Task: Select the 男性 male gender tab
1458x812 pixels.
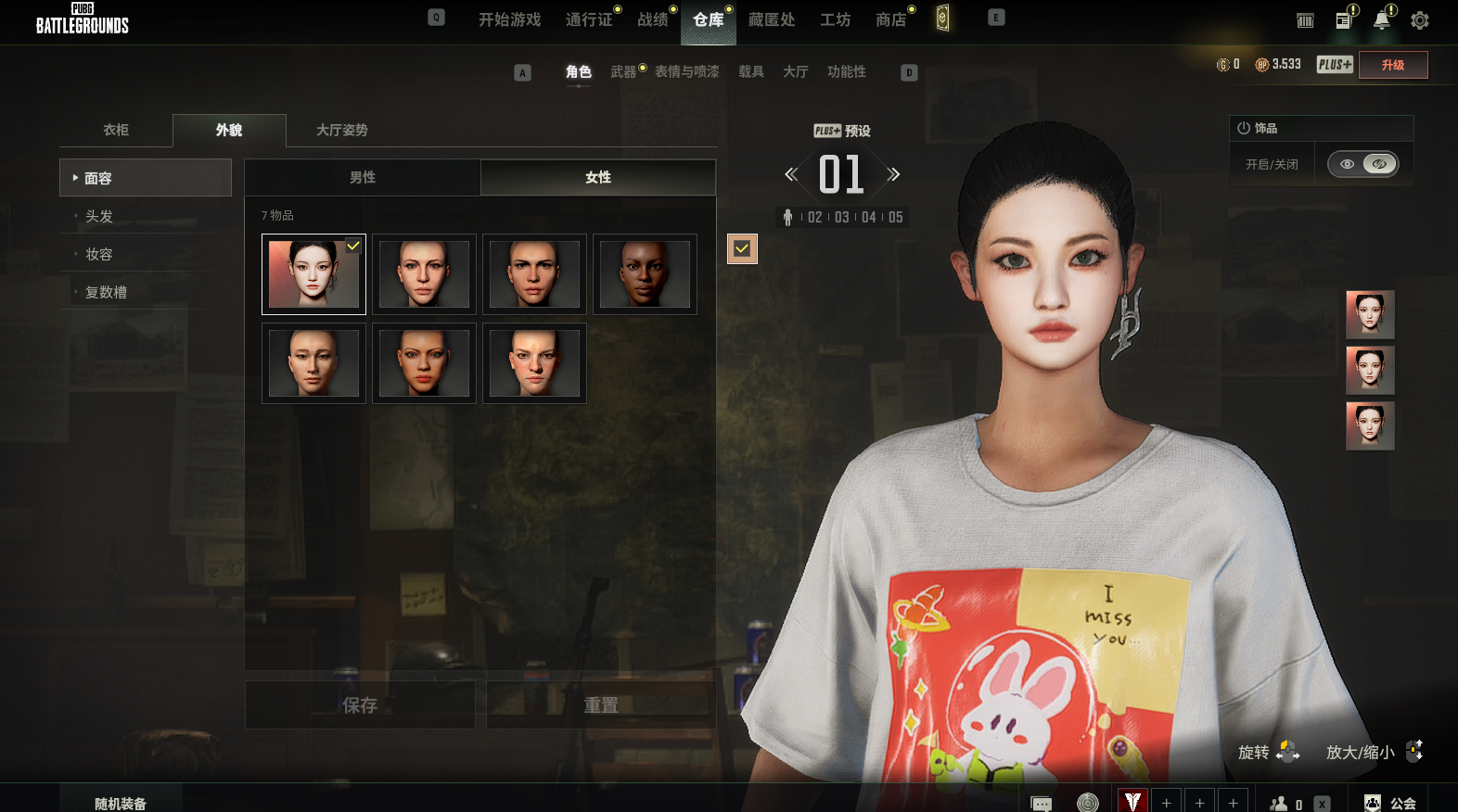Action: tap(363, 177)
